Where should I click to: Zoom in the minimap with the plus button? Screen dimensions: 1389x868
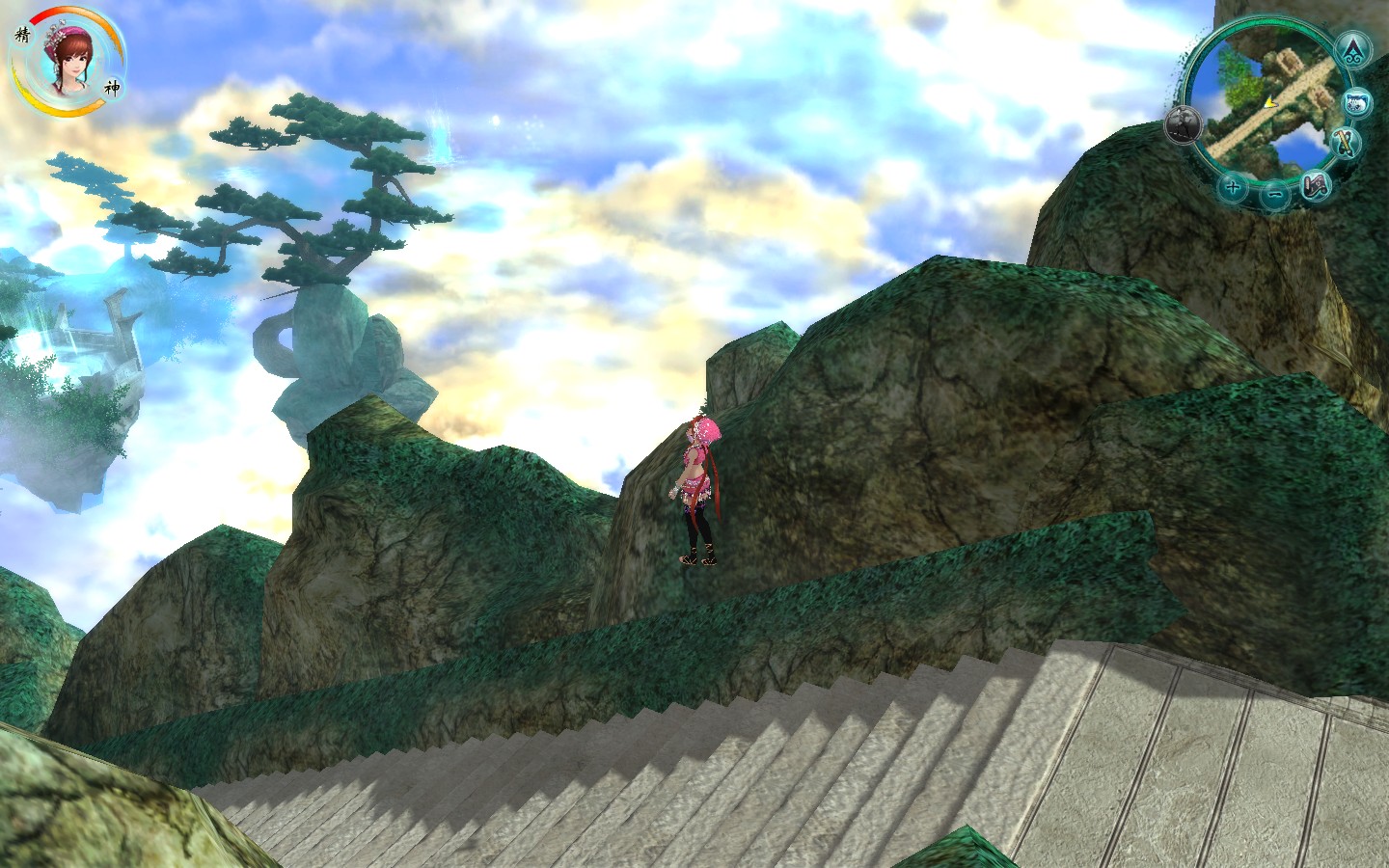[1232, 186]
